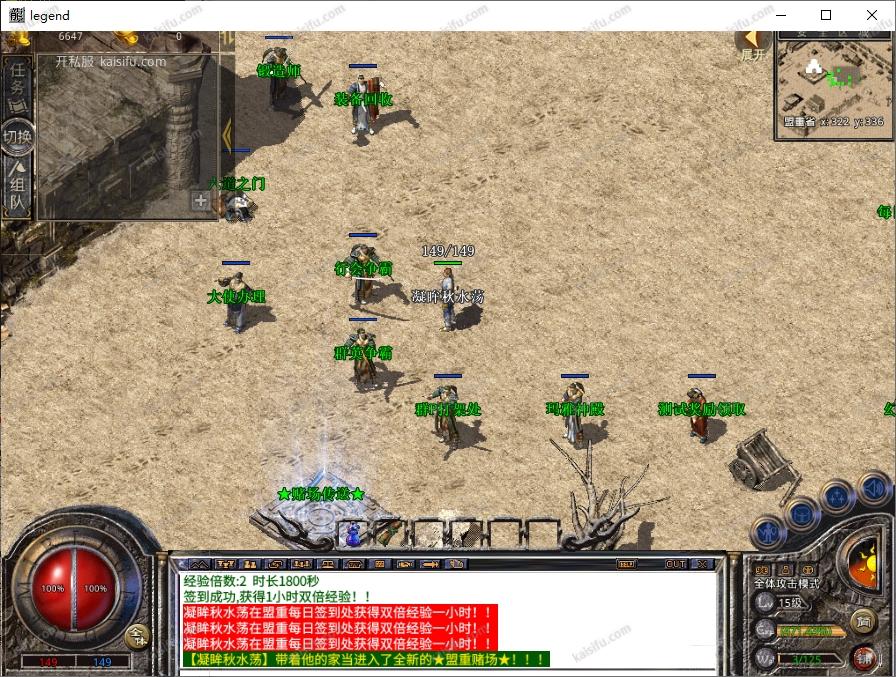
Task: Maximize the legend window
Action: pyautogui.click(x=826, y=15)
